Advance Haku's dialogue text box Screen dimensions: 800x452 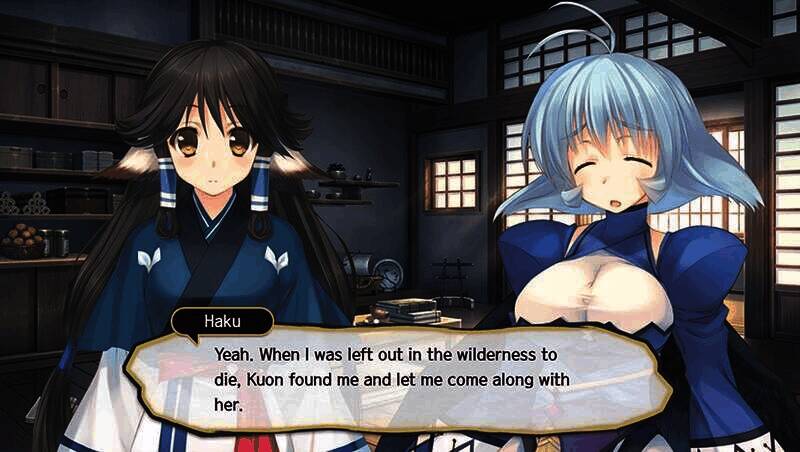tap(400, 381)
